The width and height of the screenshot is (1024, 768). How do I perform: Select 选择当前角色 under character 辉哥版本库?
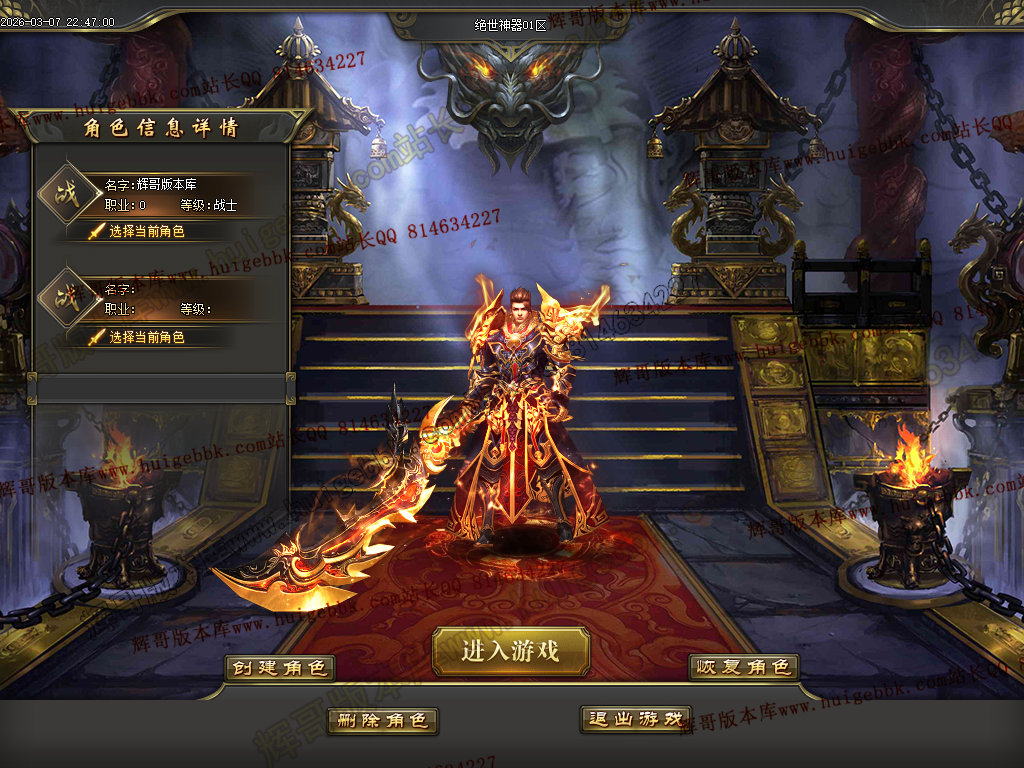pyautogui.click(x=146, y=231)
